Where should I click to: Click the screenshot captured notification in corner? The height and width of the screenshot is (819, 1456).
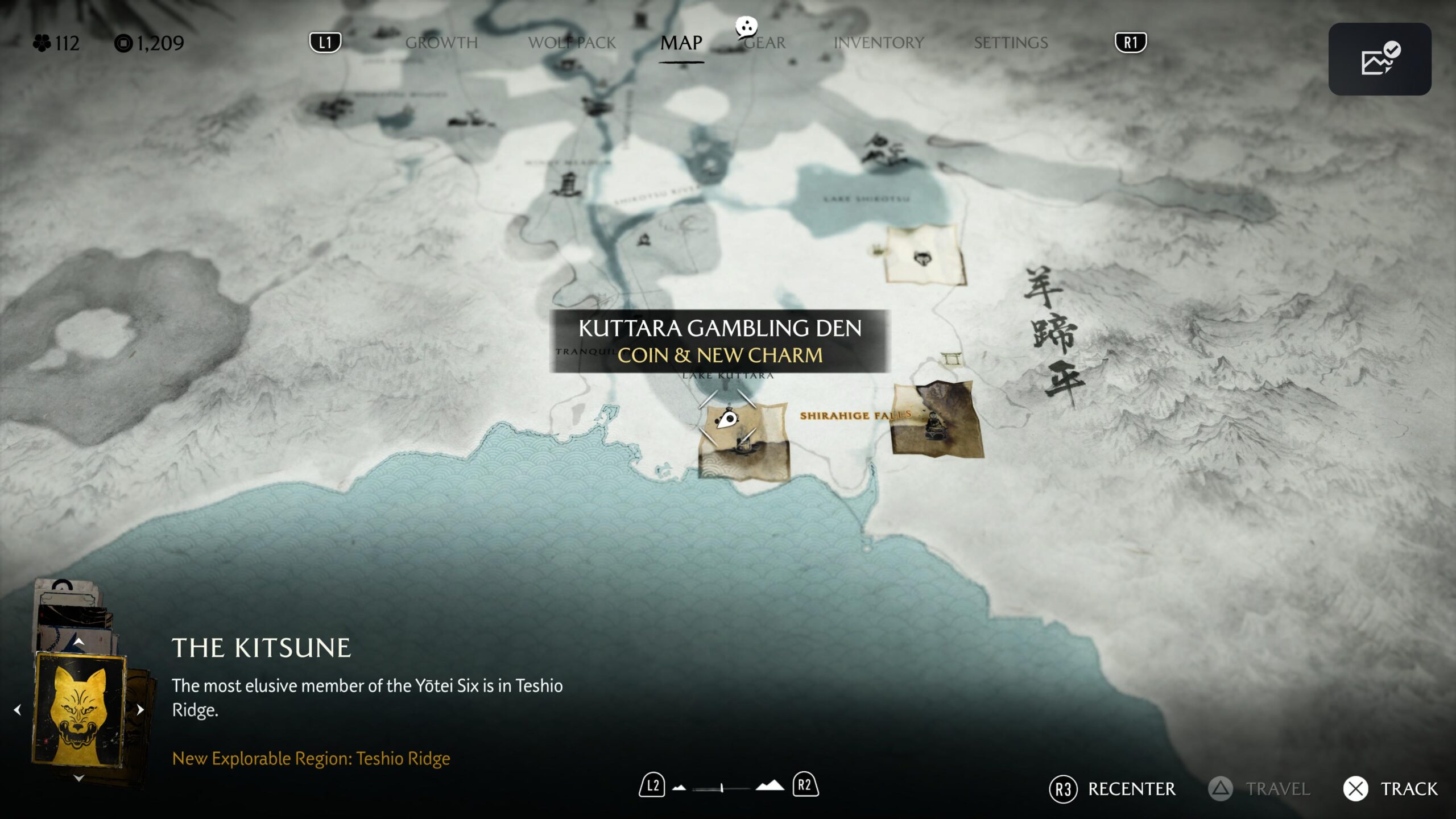click(1379, 59)
